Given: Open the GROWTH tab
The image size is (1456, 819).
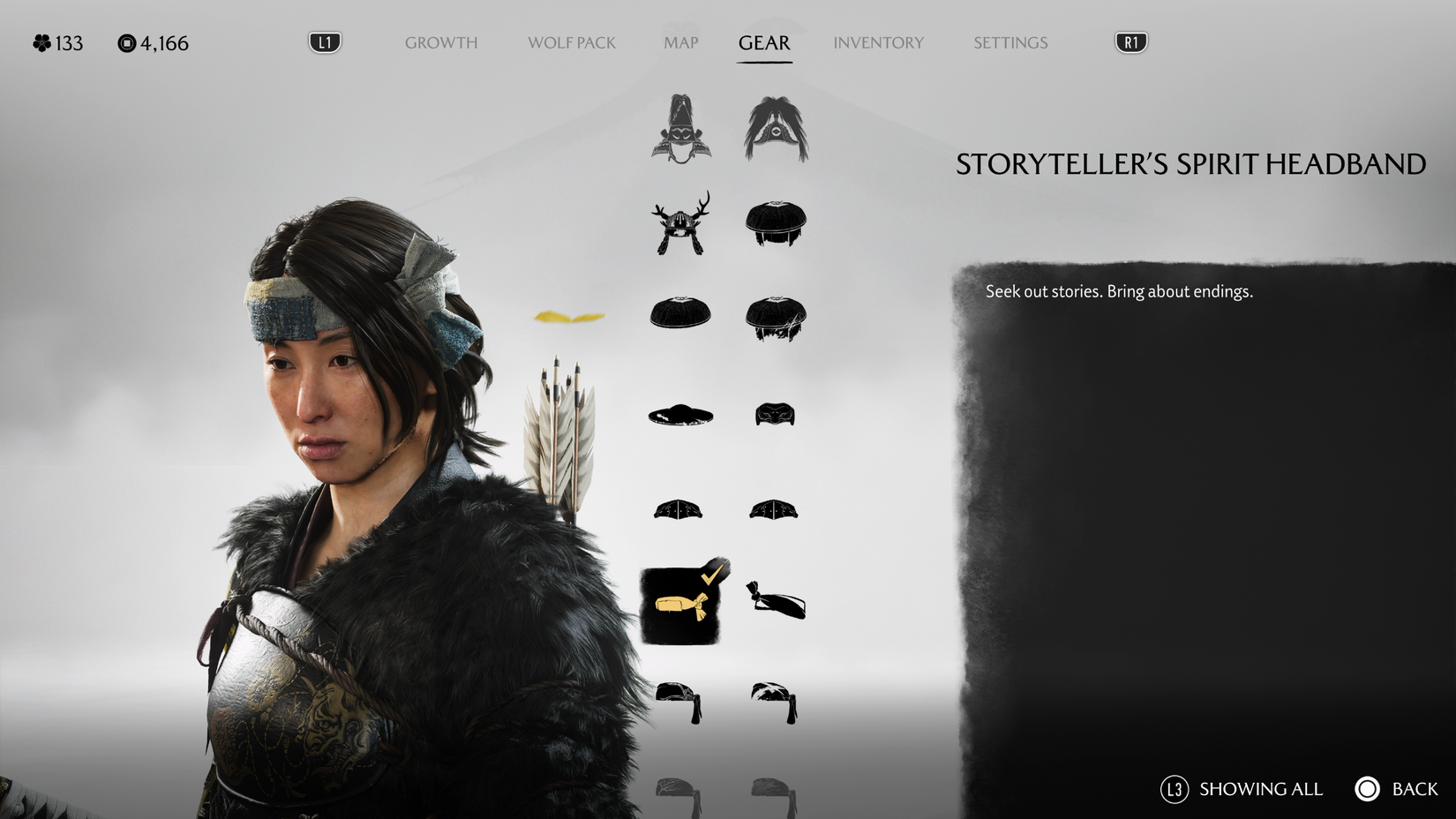Looking at the screenshot, I should pos(440,42).
